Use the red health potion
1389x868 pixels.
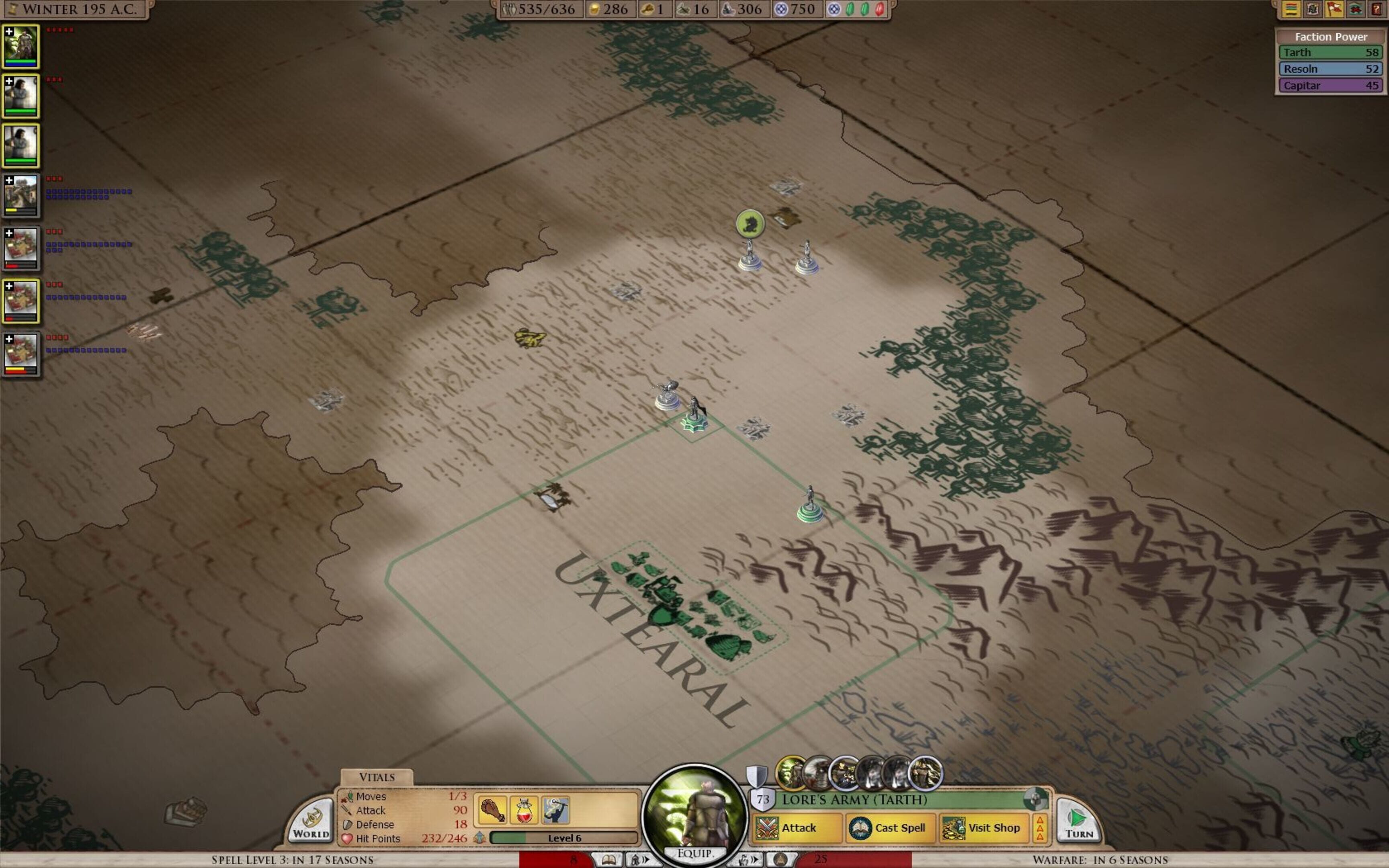523,810
